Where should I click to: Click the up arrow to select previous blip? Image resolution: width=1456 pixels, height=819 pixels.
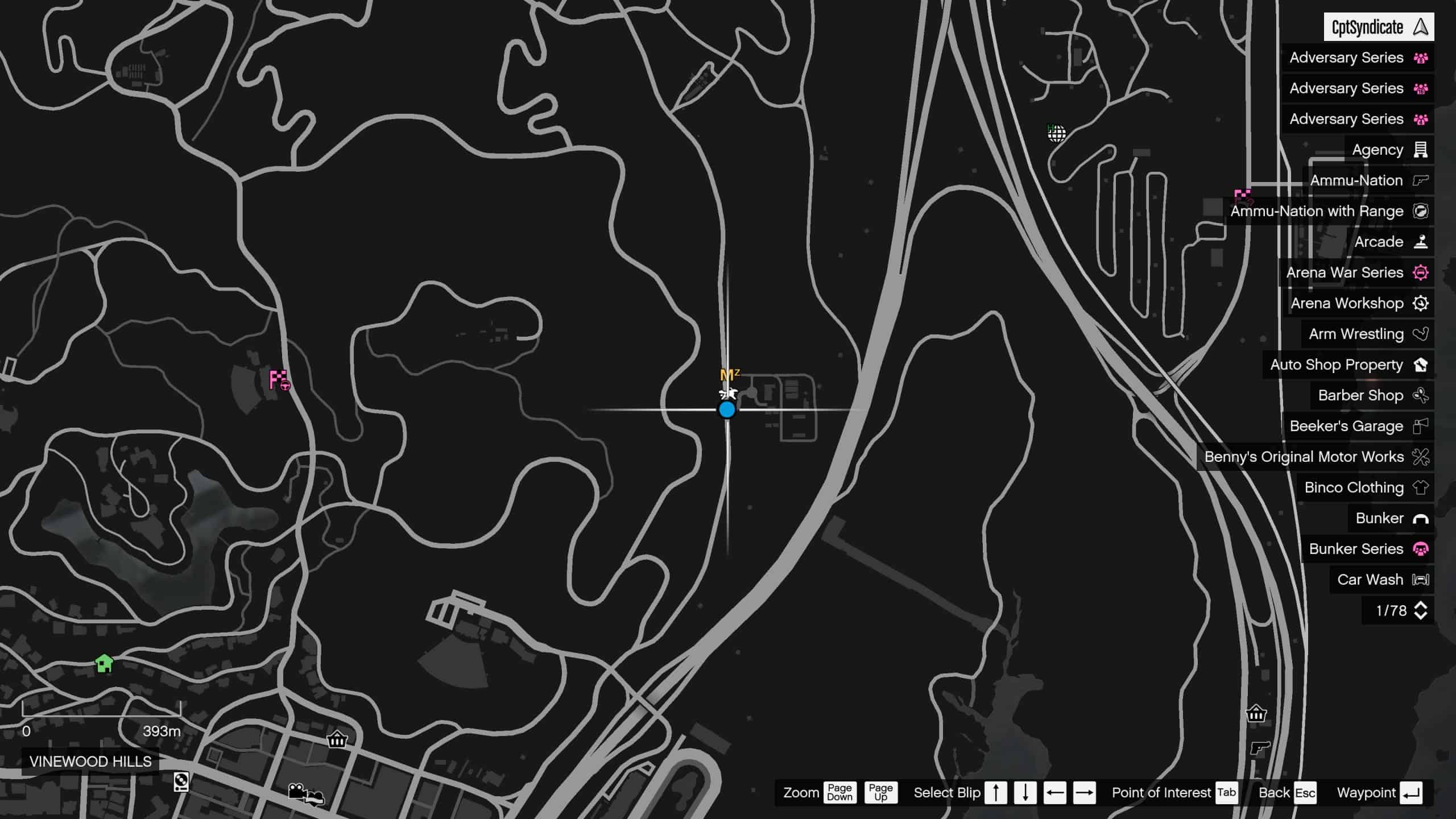pyautogui.click(x=997, y=792)
